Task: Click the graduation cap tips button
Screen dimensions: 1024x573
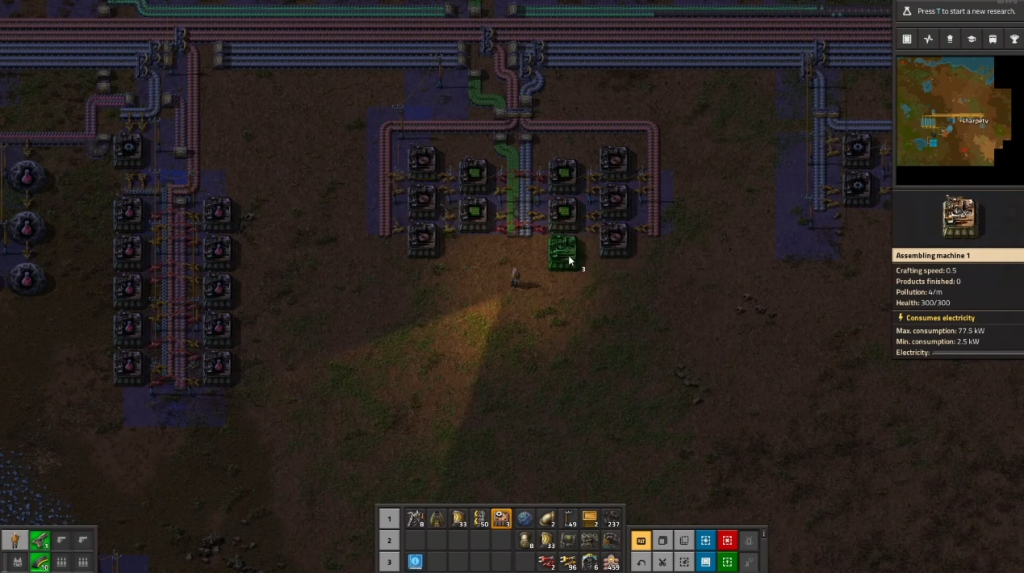Action: coord(970,39)
